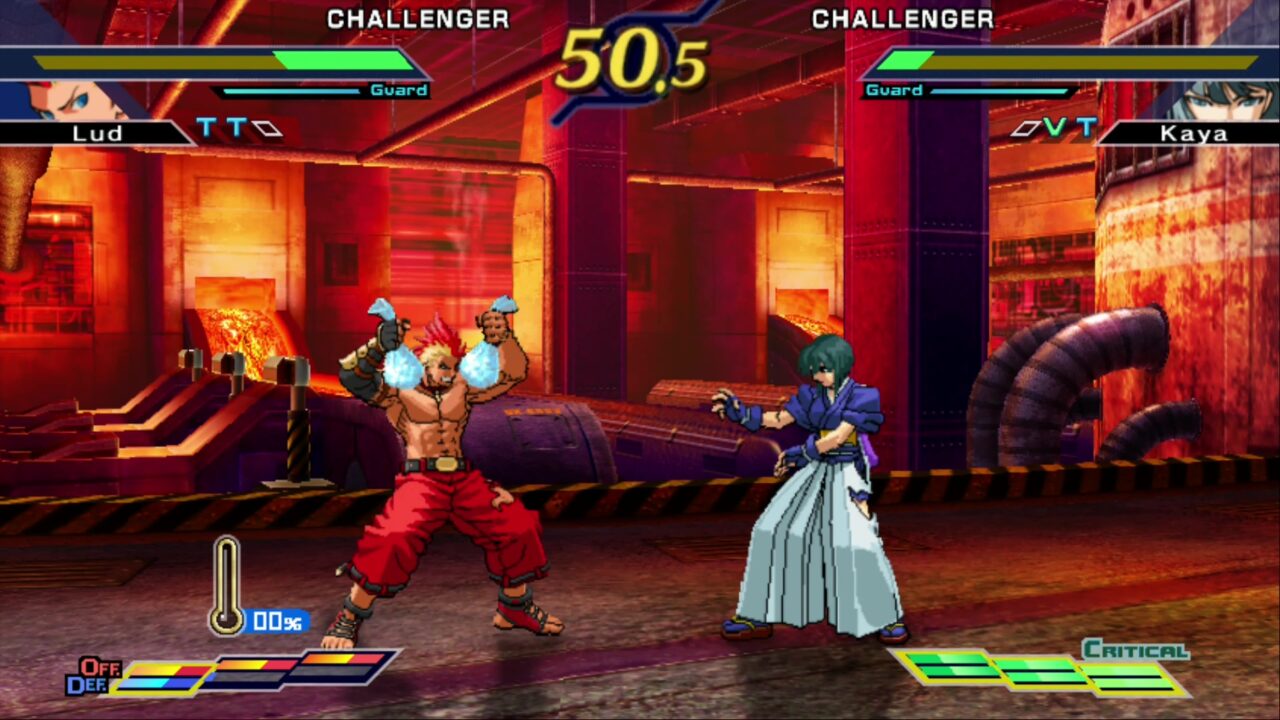The height and width of the screenshot is (720, 1280).
Task: Expand Kaya's name plate banner
Action: (x=1197, y=133)
